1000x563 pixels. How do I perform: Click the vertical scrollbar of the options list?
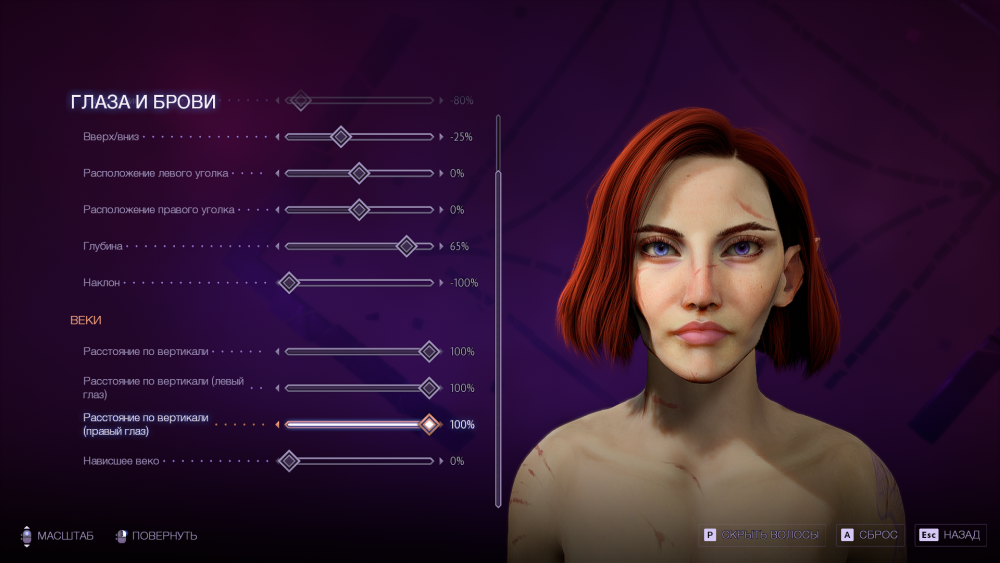click(x=498, y=300)
